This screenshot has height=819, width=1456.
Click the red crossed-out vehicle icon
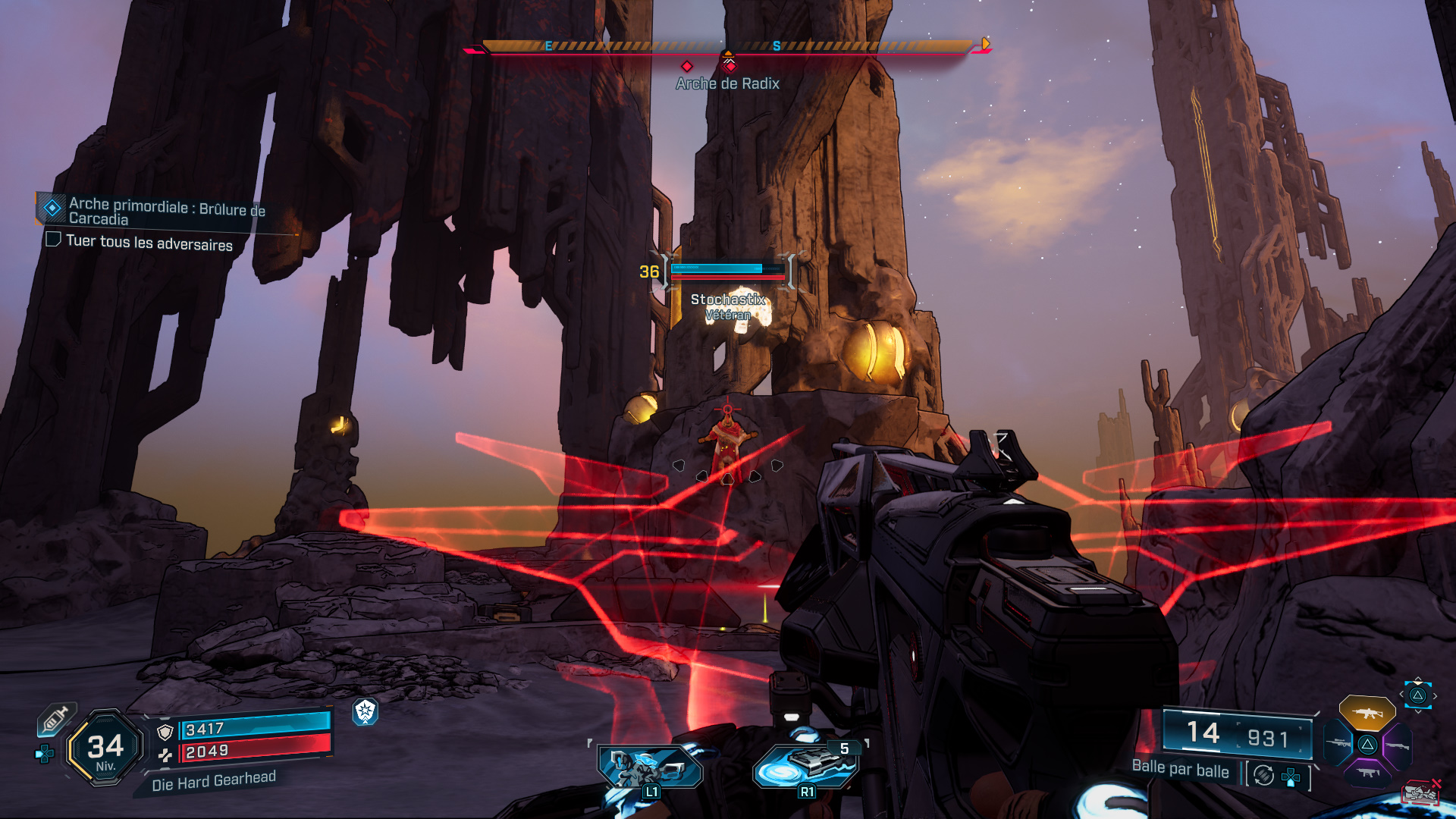coord(1420,792)
